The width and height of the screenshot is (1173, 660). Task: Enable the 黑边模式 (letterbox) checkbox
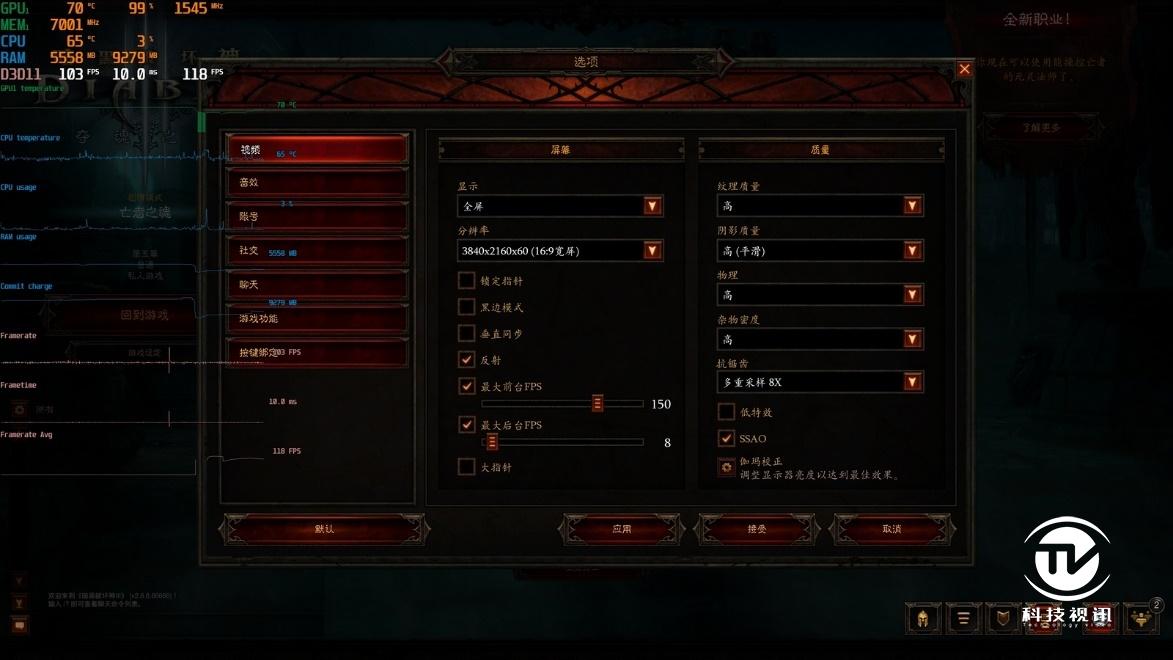pyautogui.click(x=467, y=307)
